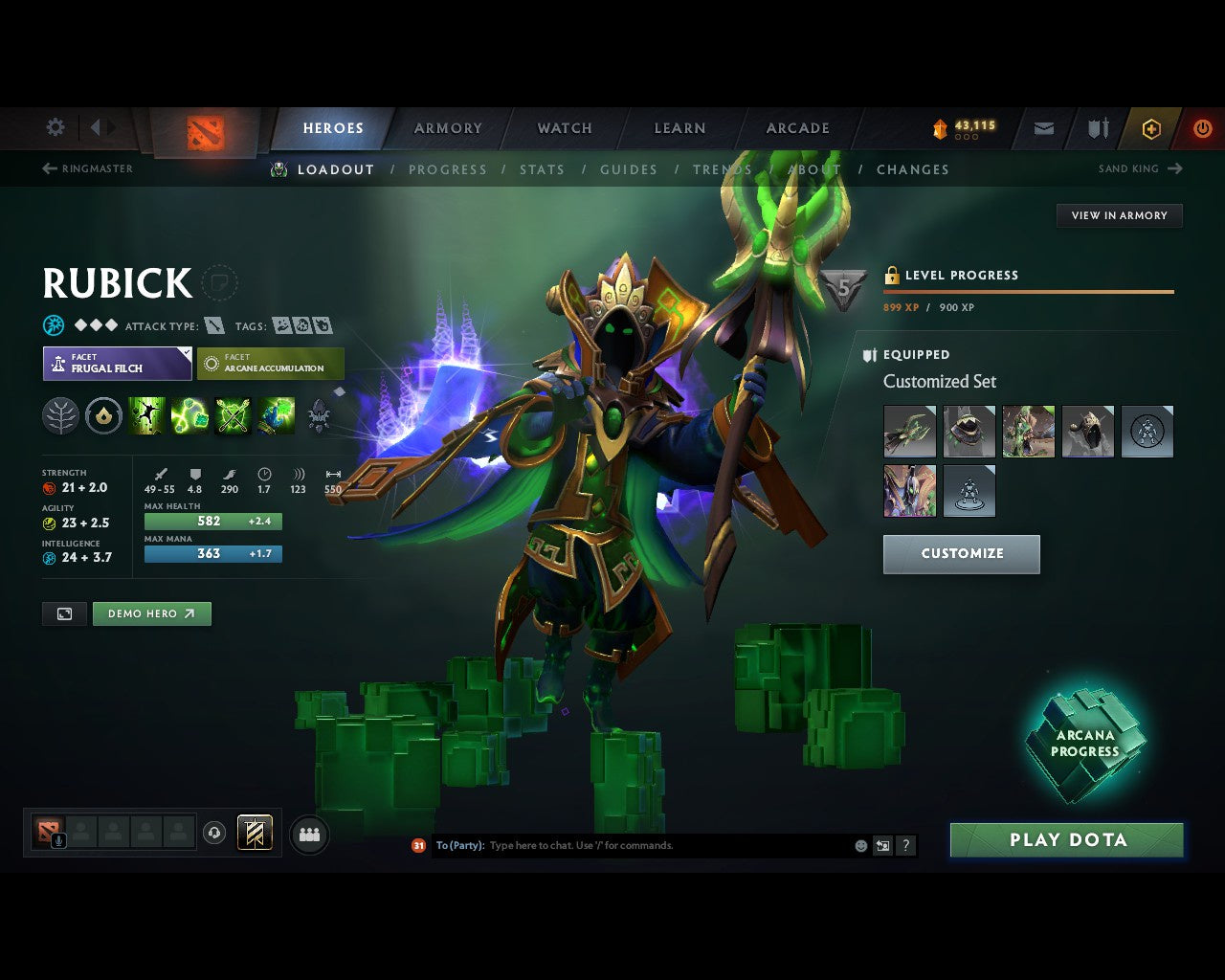The height and width of the screenshot is (980, 1225).
Task: Click the Customize button
Action: 961,553
